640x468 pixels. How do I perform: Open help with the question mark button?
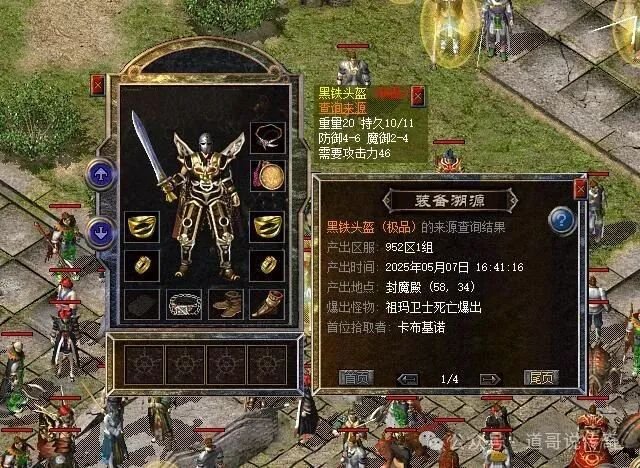tap(563, 220)
